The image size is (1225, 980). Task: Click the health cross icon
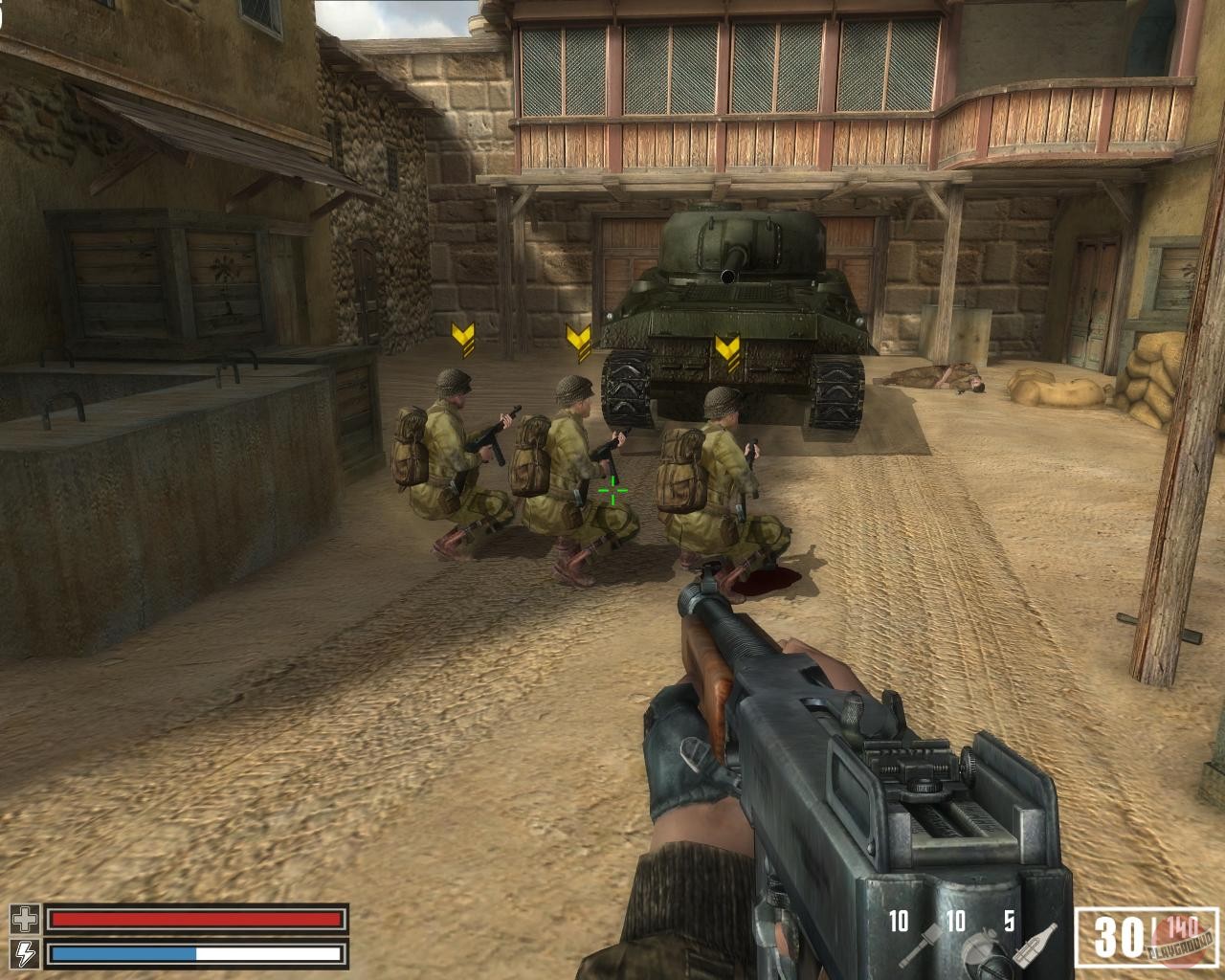(x=26, y=921)
